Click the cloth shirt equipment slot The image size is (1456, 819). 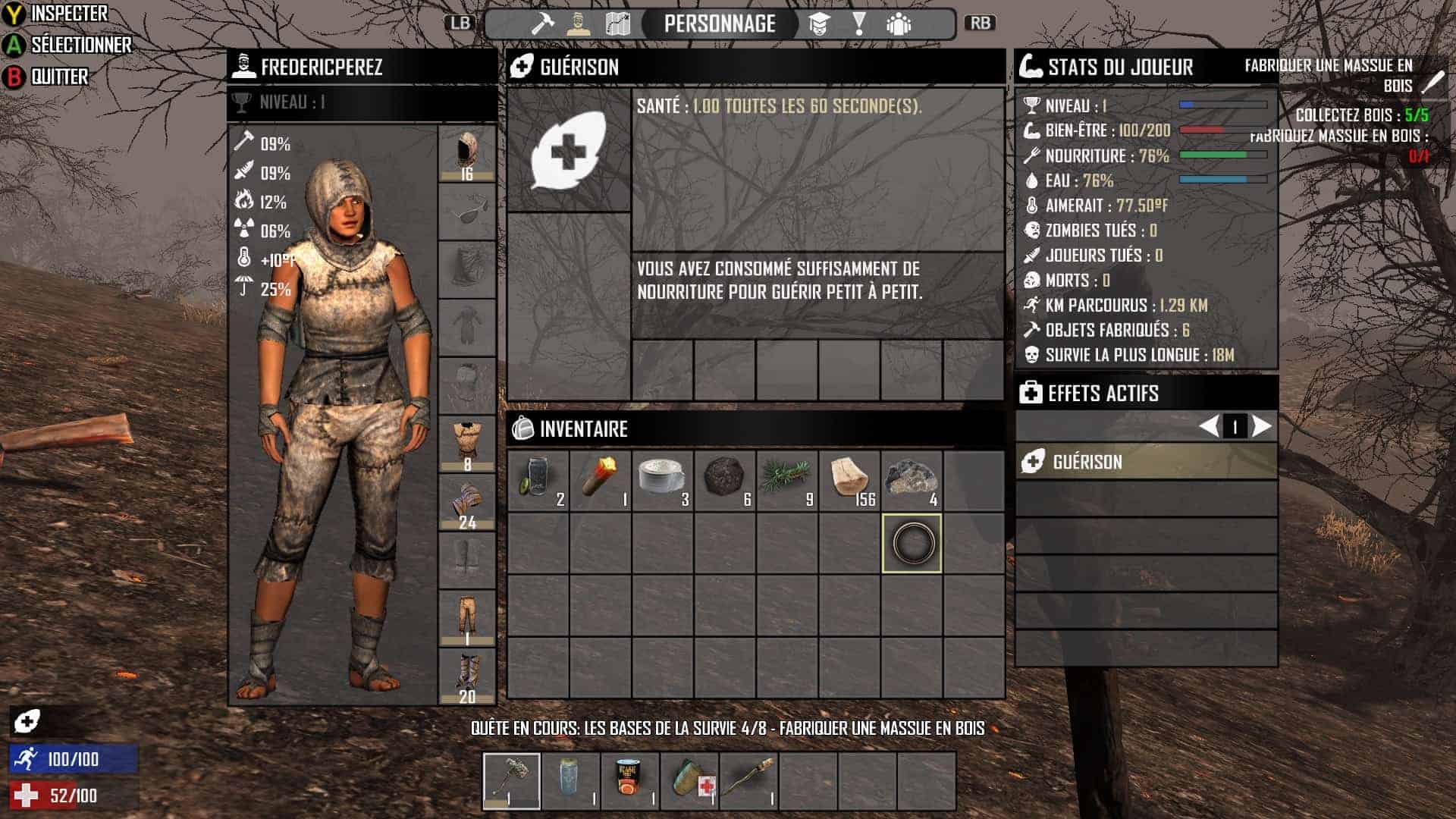click(x=467, y=444)
